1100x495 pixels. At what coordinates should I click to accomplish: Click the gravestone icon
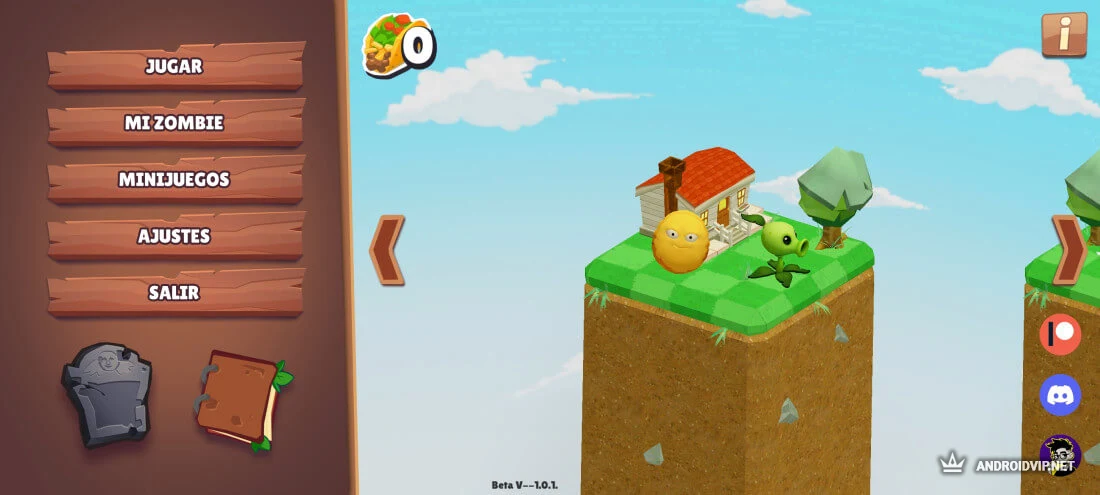click(x=107, y=392)
